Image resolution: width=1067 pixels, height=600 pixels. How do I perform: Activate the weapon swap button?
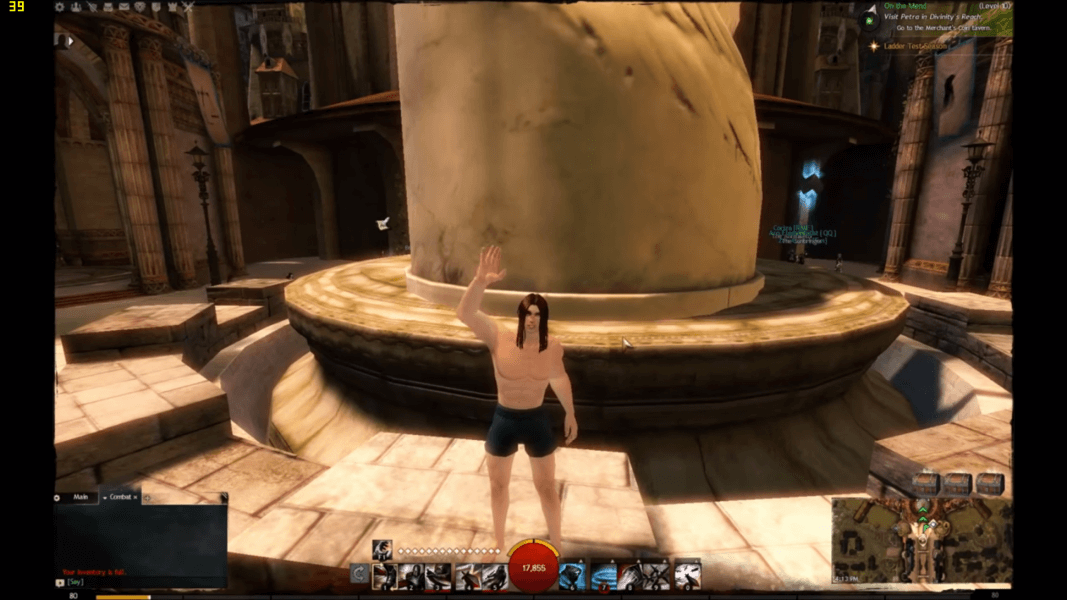click(359, 574)
